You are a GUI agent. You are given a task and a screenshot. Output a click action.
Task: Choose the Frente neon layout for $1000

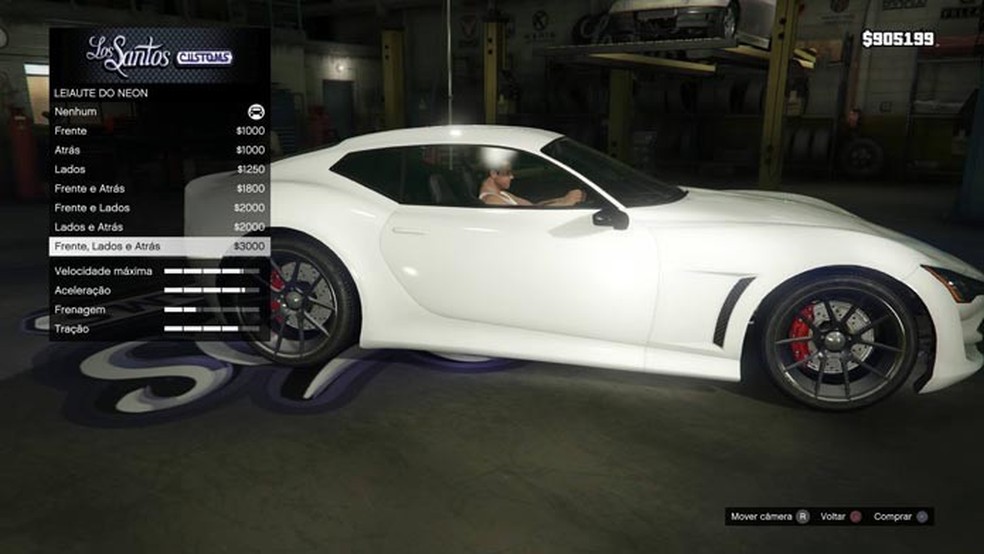[x=159, y=131]
